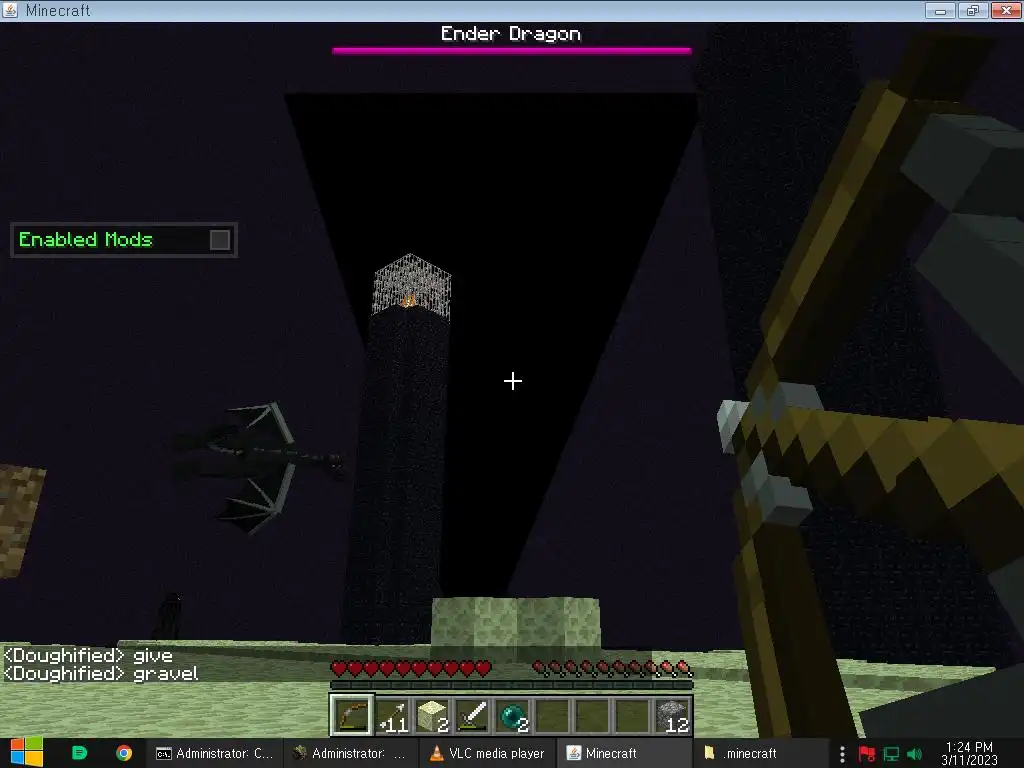Select the iron sword hotbar slot
This screenshot has width=1024, height=768.
pos(472,715)
